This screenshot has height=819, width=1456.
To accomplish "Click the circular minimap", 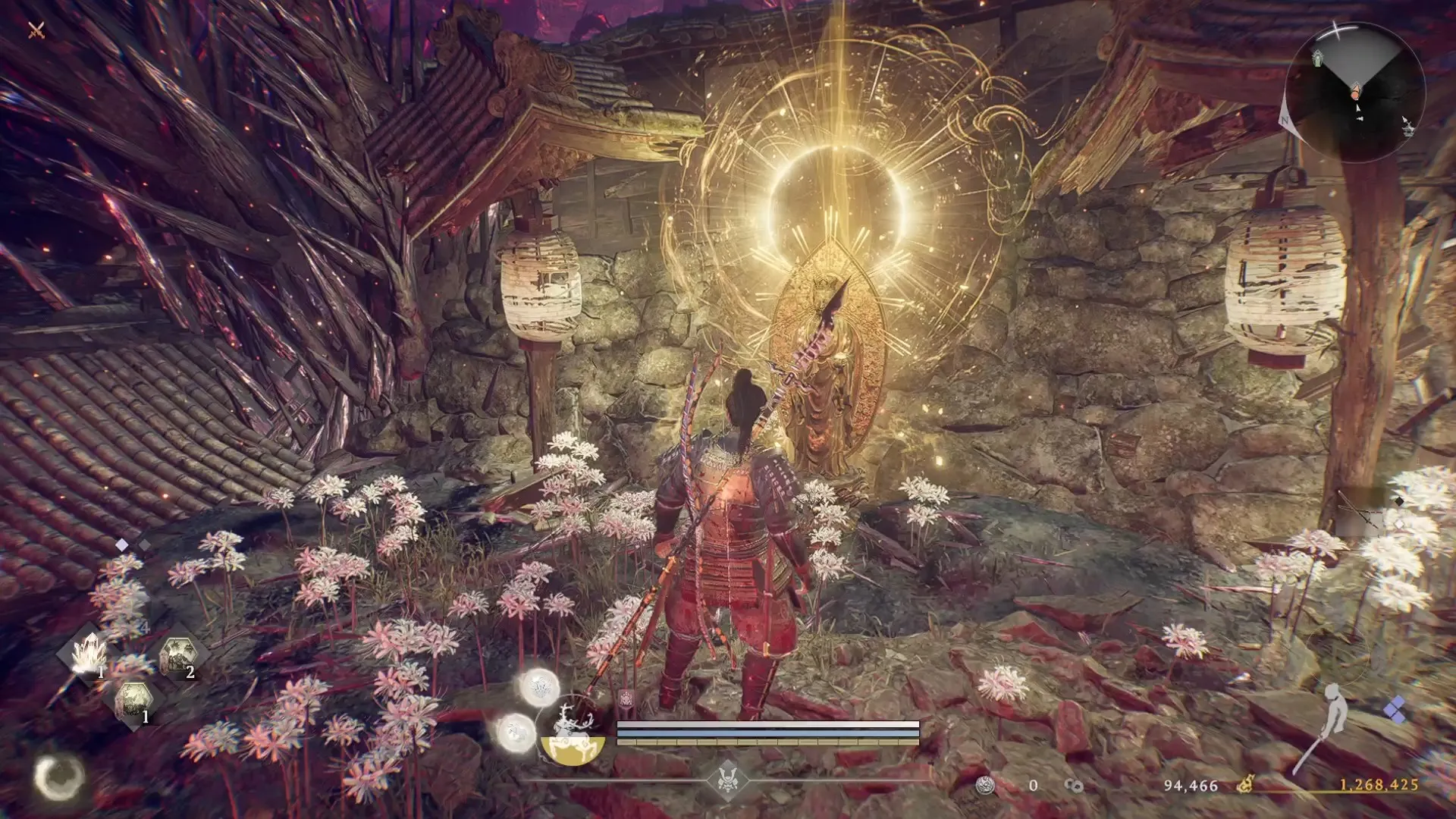I will click(x=1355, y=92).
